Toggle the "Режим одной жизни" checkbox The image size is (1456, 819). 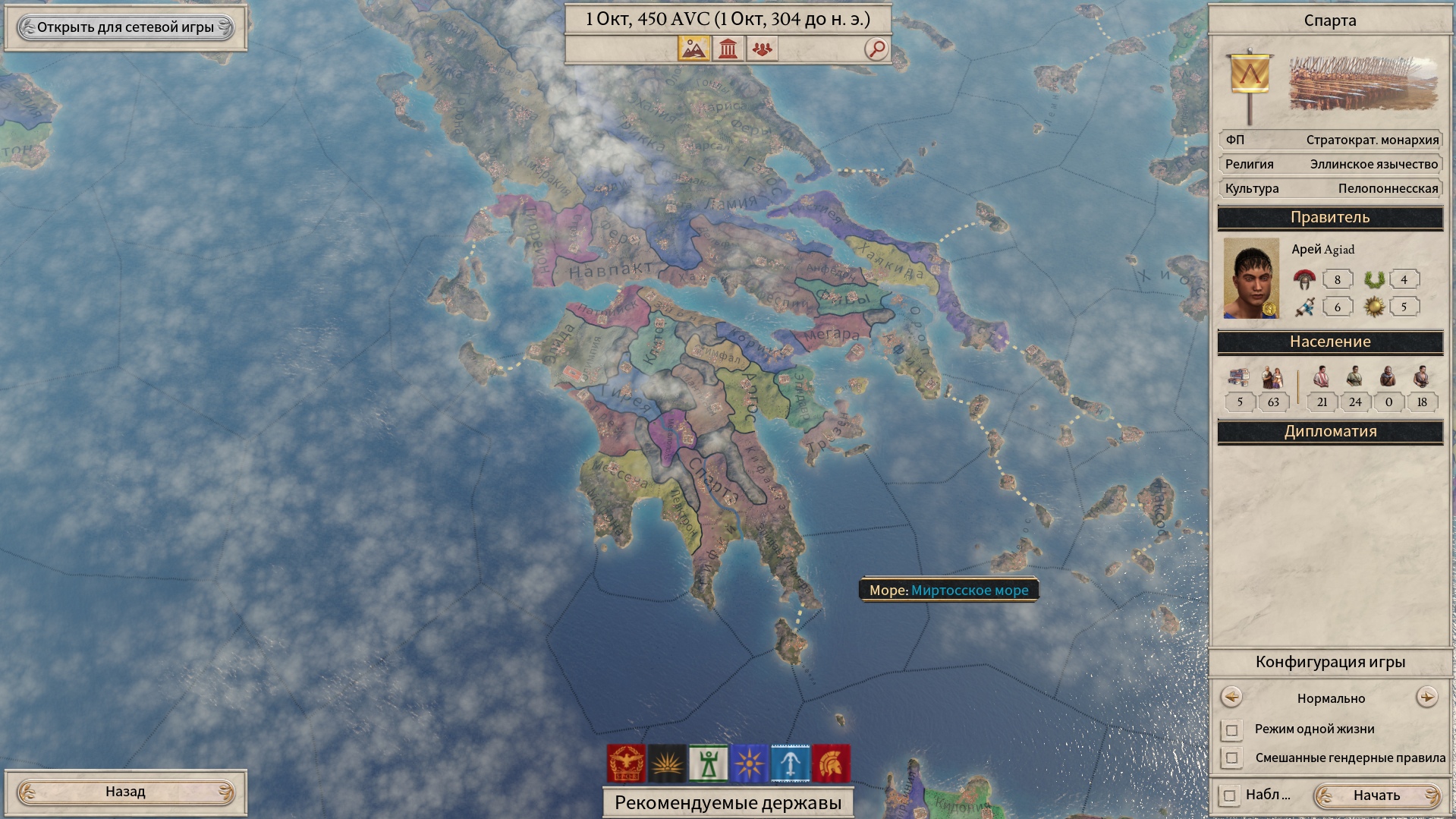coord(1231,730)
